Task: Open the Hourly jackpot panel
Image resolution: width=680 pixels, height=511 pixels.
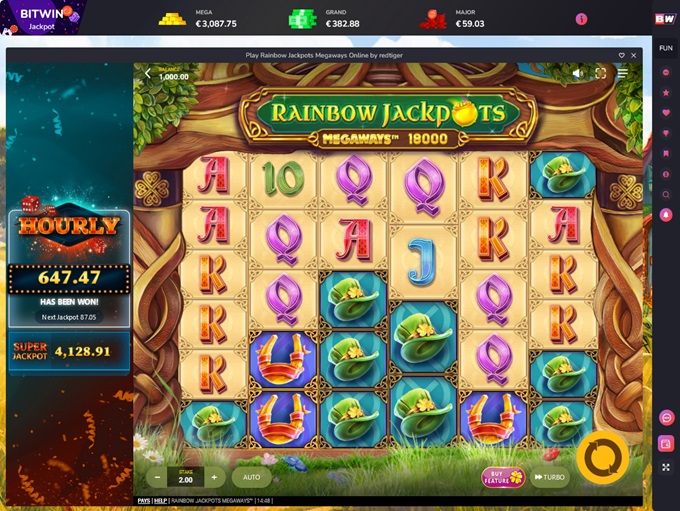Action: (69, 225)
